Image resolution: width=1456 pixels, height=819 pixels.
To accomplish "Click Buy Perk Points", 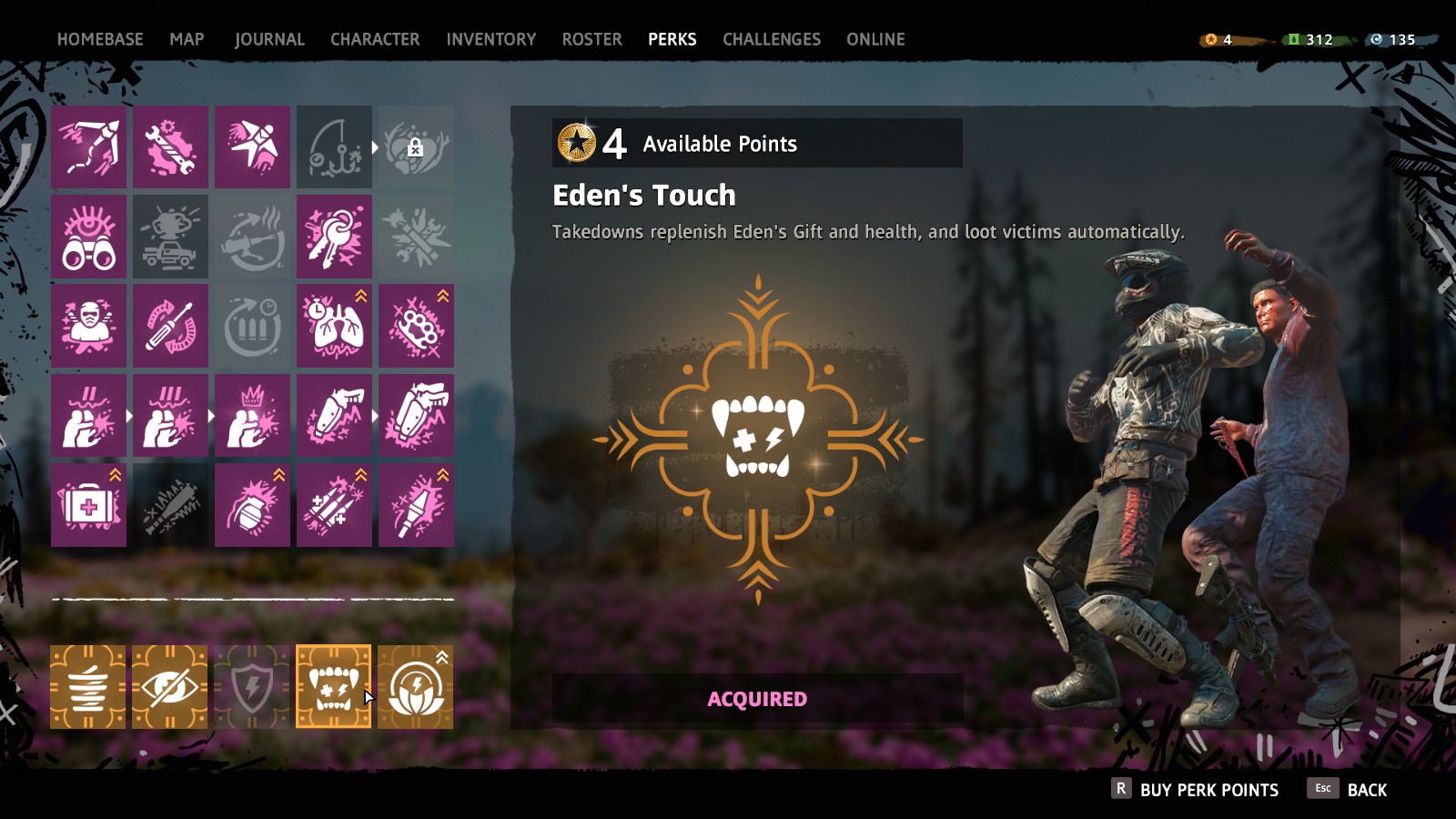I will (x=1196, y=790).
